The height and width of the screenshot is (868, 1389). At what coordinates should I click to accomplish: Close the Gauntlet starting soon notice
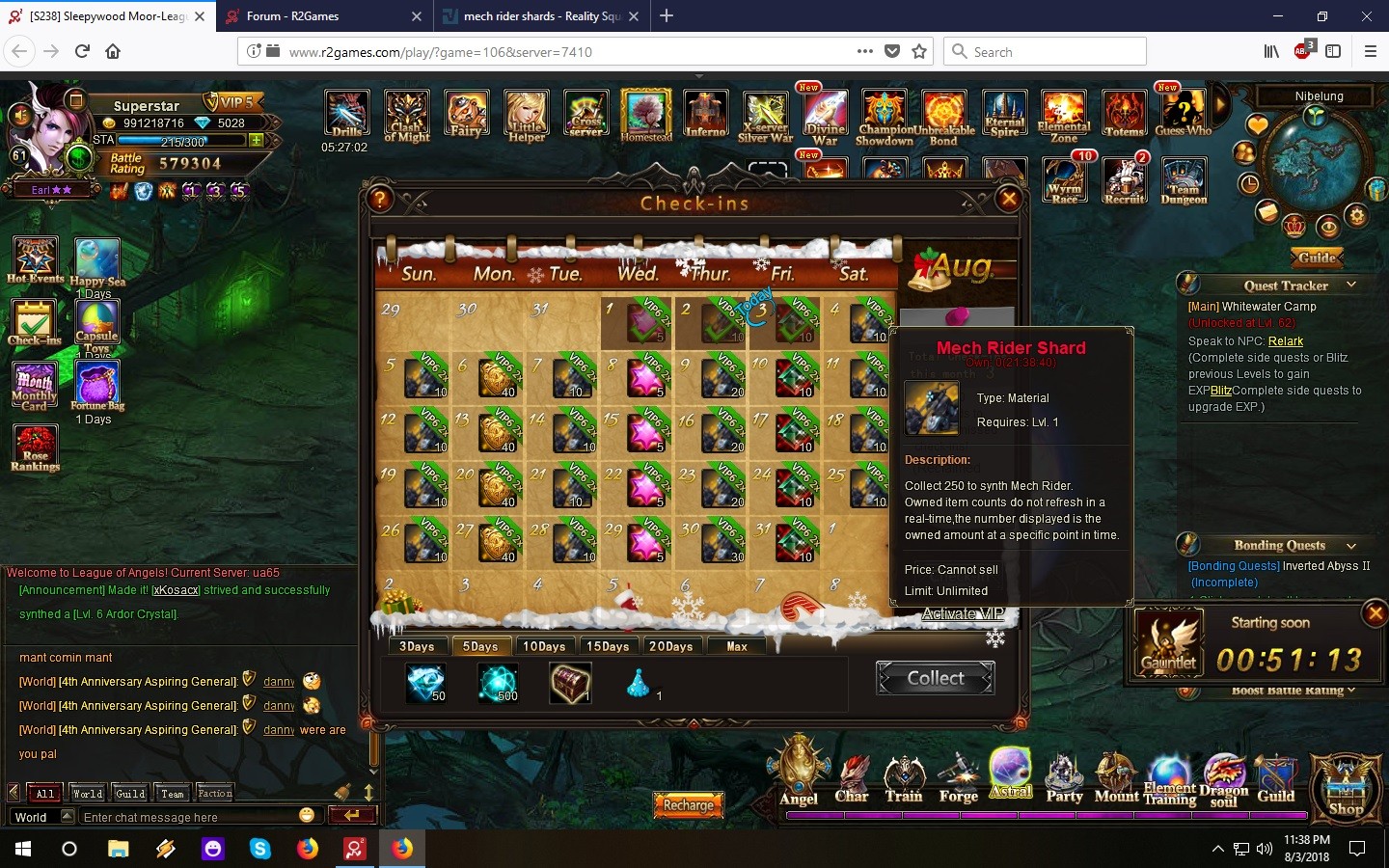(1375, 612)
